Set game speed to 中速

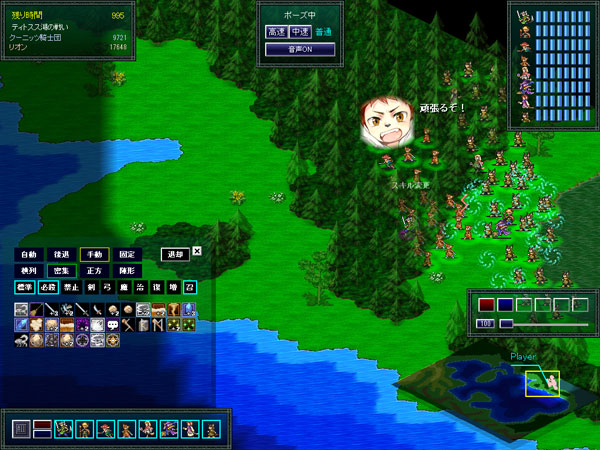[298, 33]
